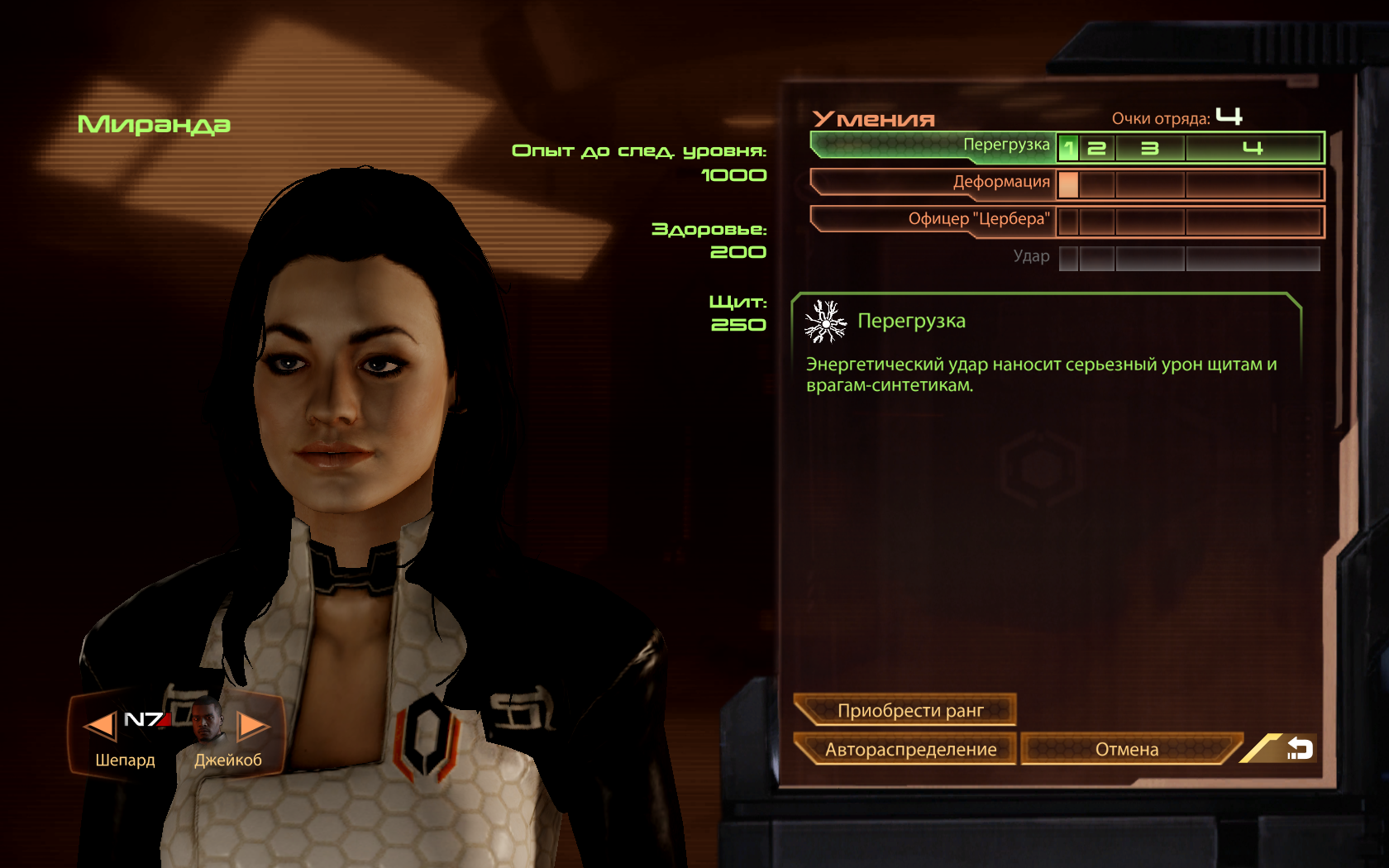This screenshot has width=1389, height=868.
Task: Select the Офицер "Цербера" skill
Action: 934,220
